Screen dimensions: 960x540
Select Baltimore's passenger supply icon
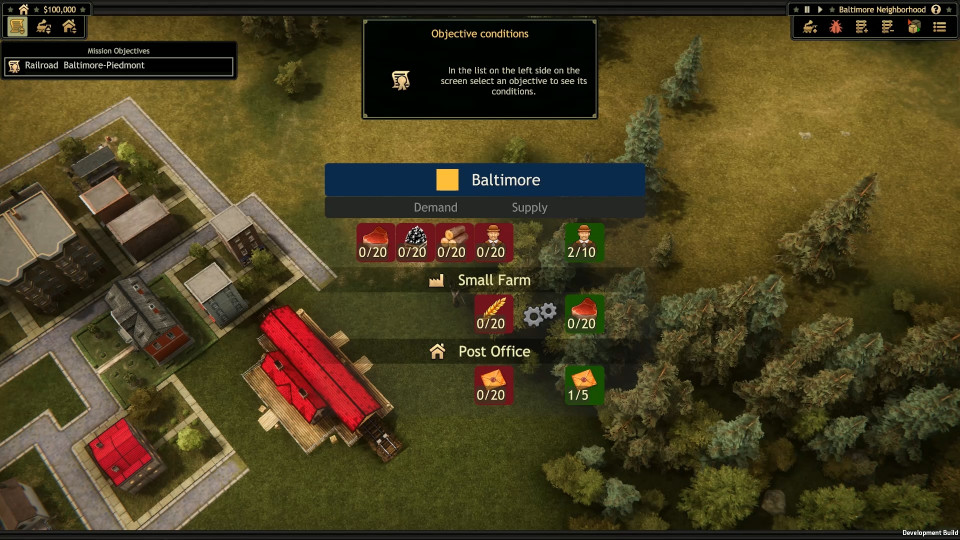coord(584,242)
